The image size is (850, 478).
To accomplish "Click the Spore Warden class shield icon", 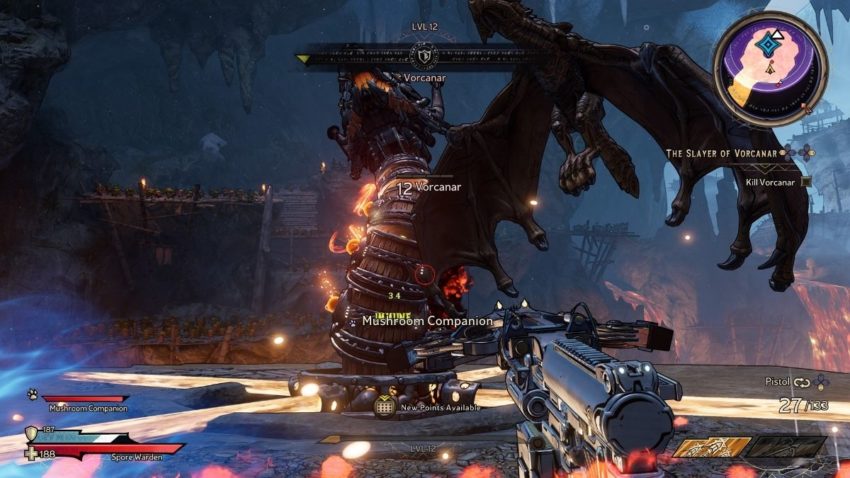I will tap(33, 434).
